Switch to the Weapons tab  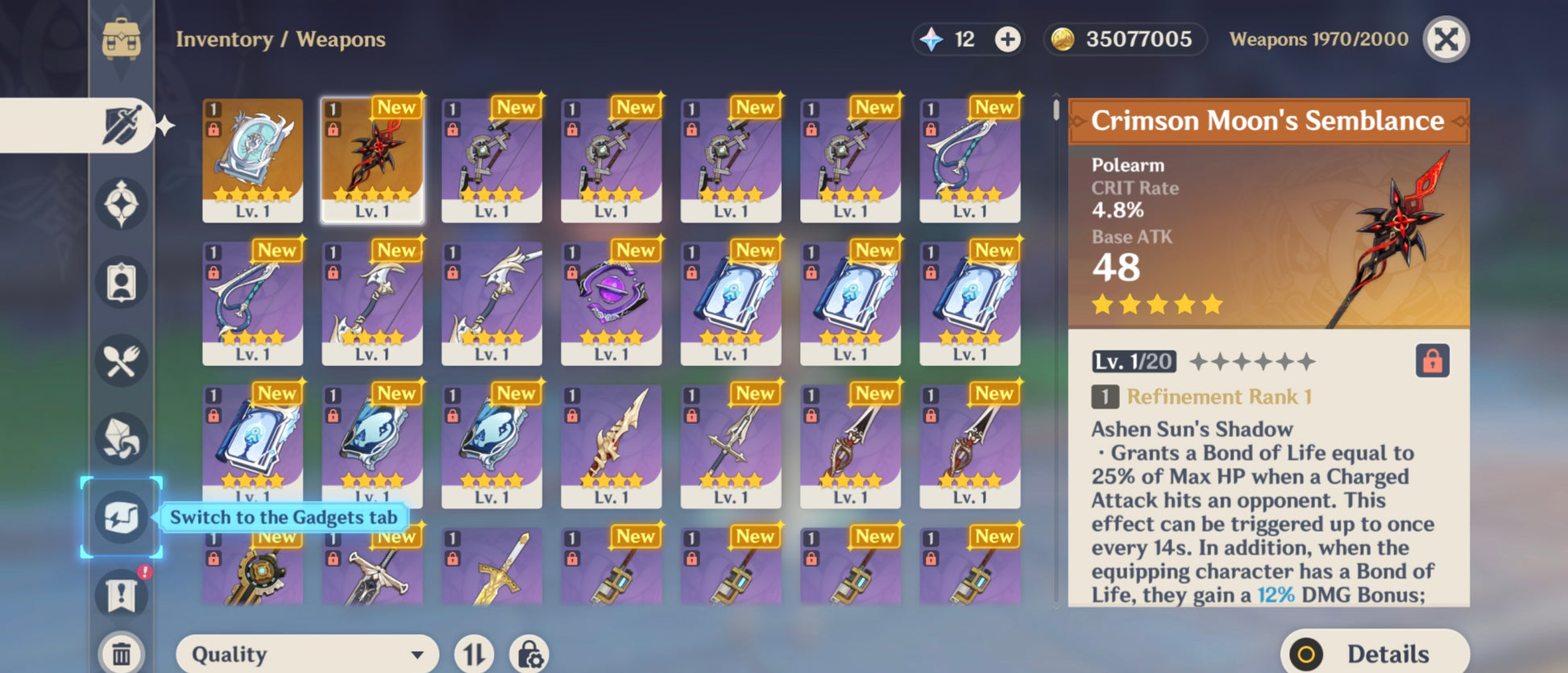click(121, 127)
